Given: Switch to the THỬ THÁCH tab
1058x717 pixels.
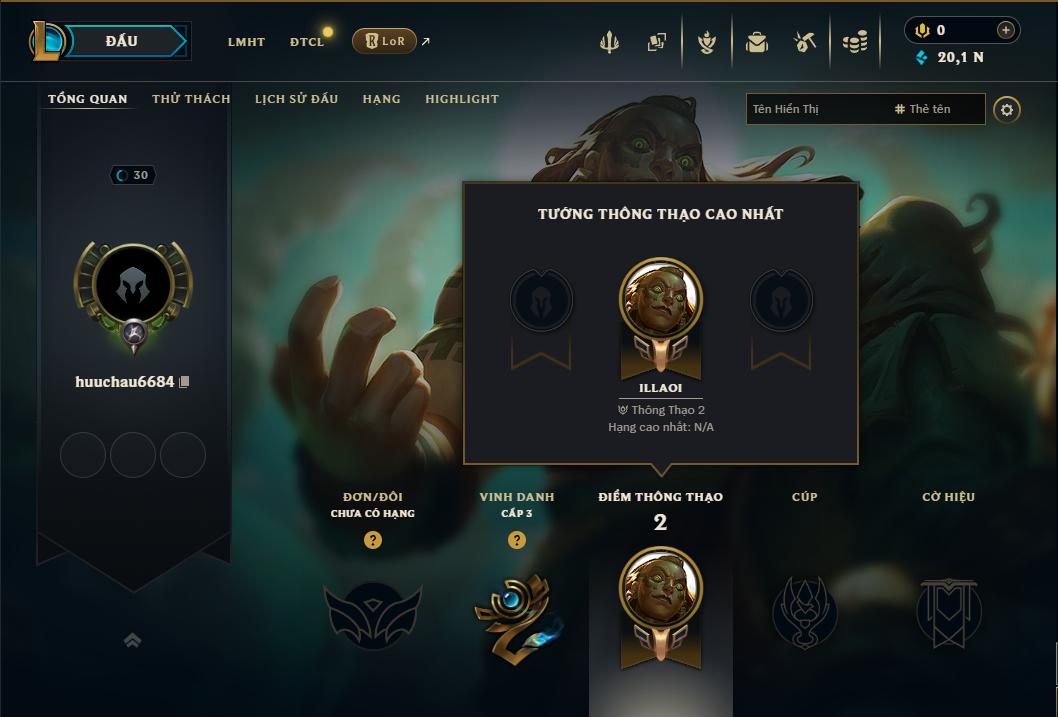Looking at the screenshot, I should 191,99.
